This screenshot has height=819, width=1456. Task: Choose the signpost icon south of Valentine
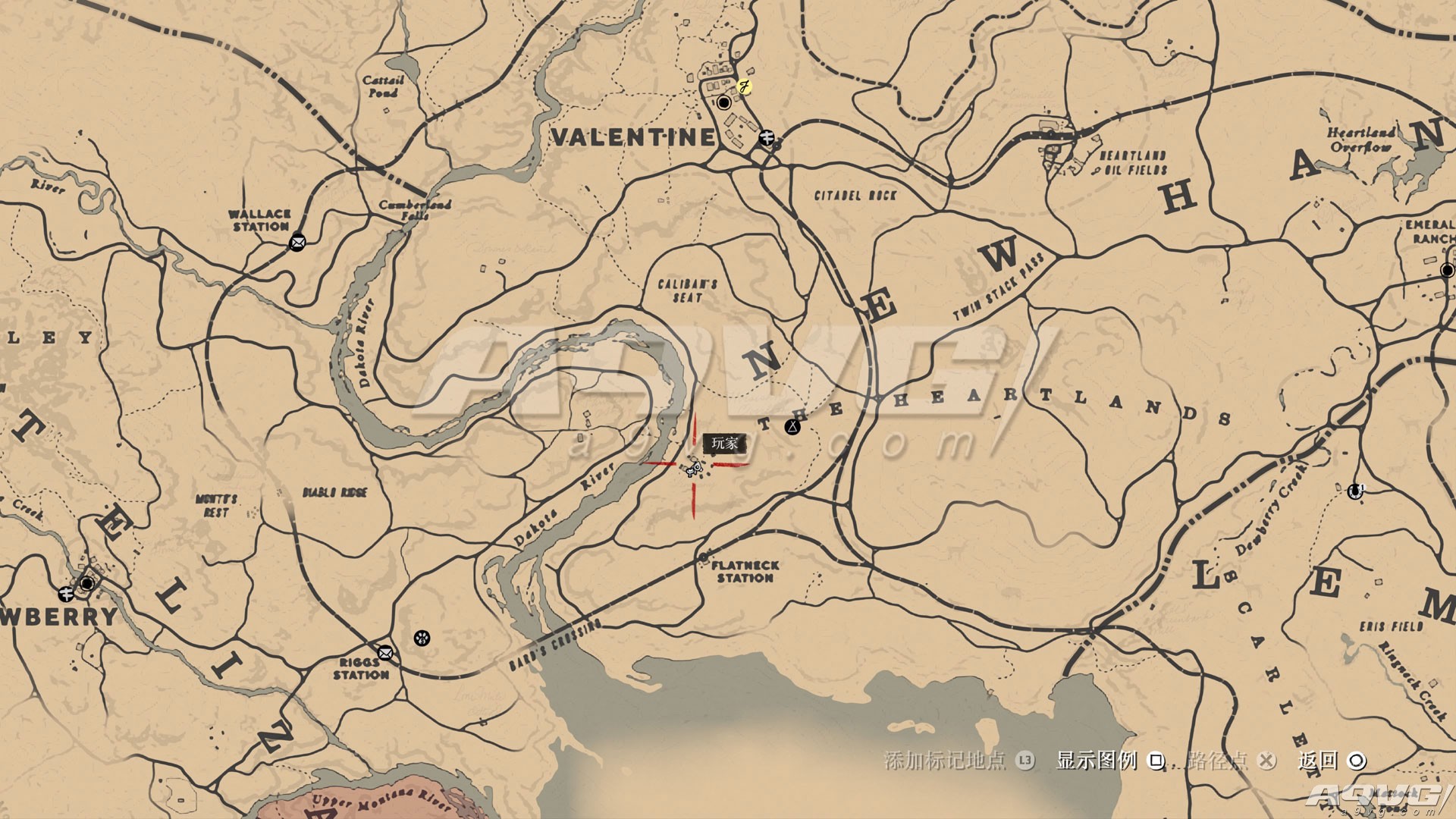coord(767,137)
